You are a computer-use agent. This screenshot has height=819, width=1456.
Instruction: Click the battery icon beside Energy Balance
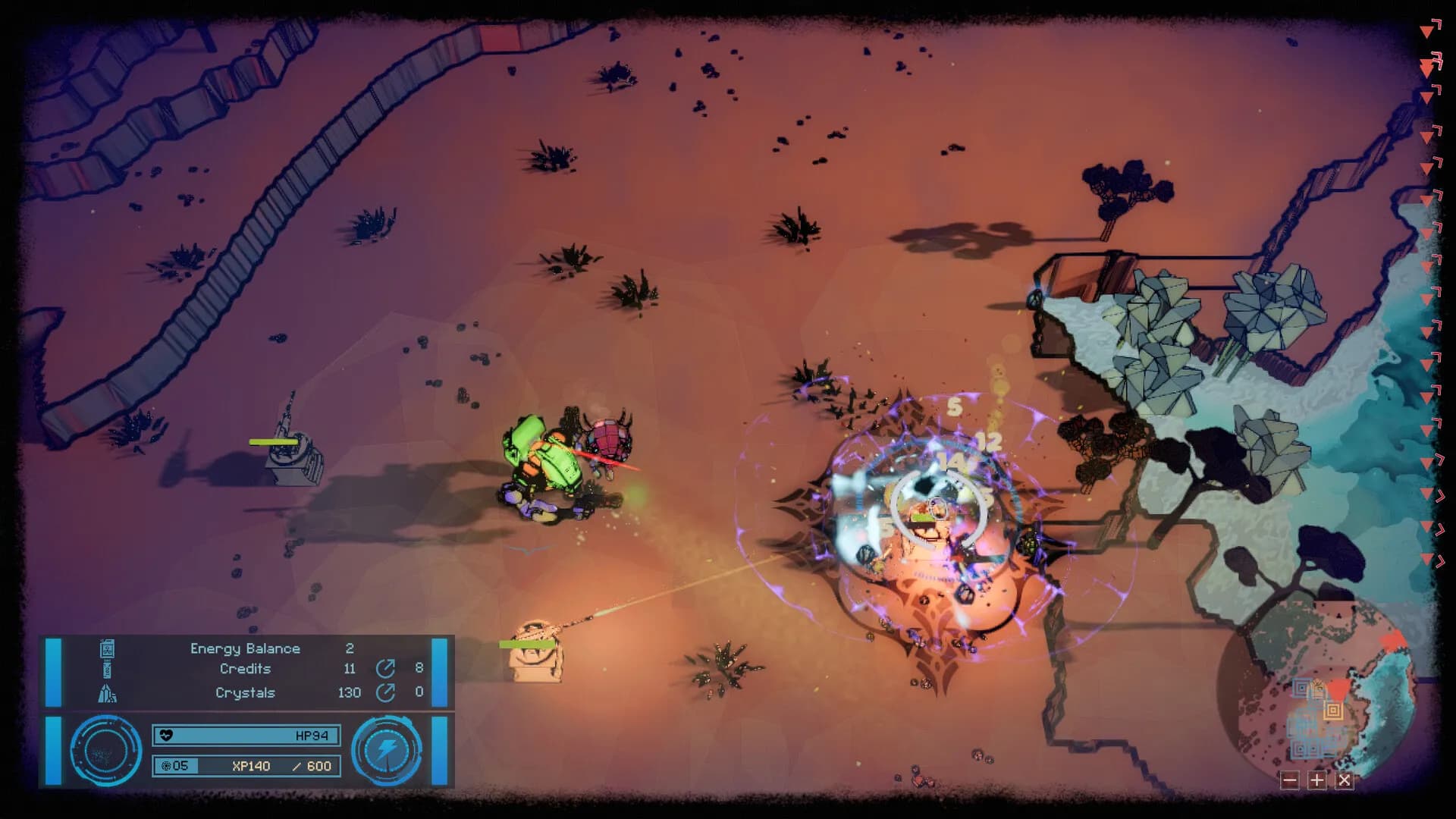pyautogui.click(x=108, y=650)
